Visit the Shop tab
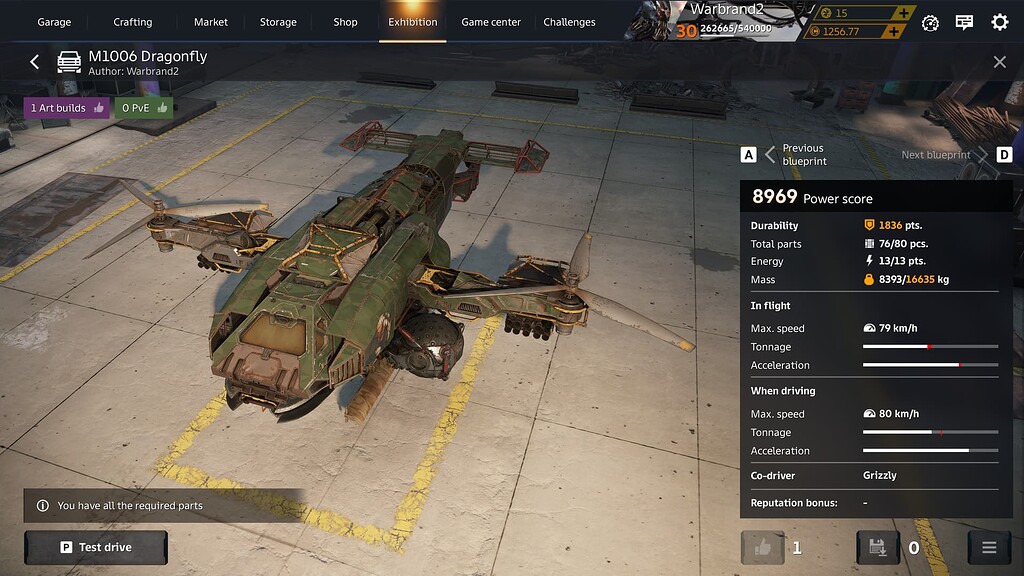Image resolution: width=1024 pixels, height=576 pixels. [x=345, y=22]
